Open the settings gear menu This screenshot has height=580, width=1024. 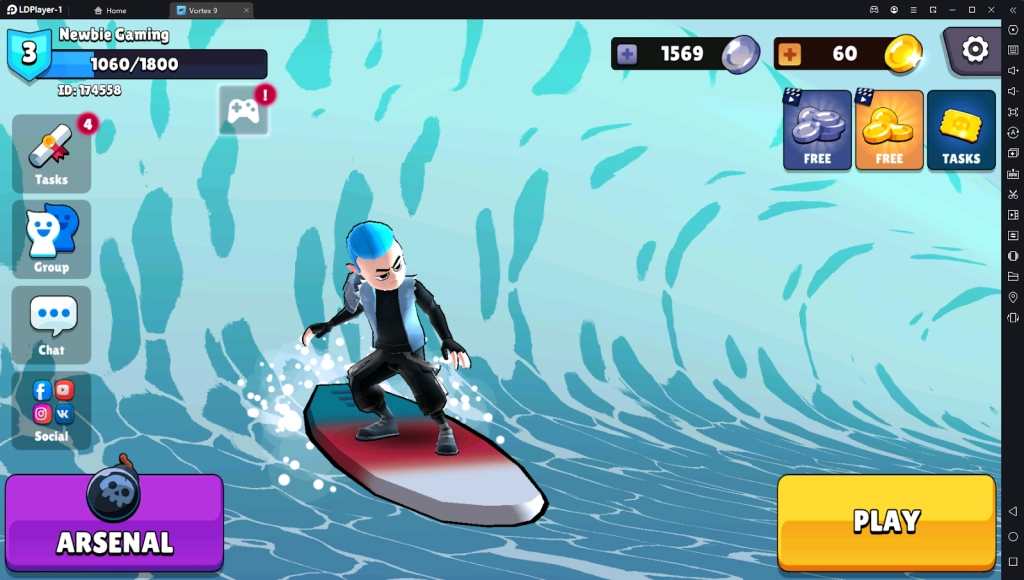[x=974, y=49]
